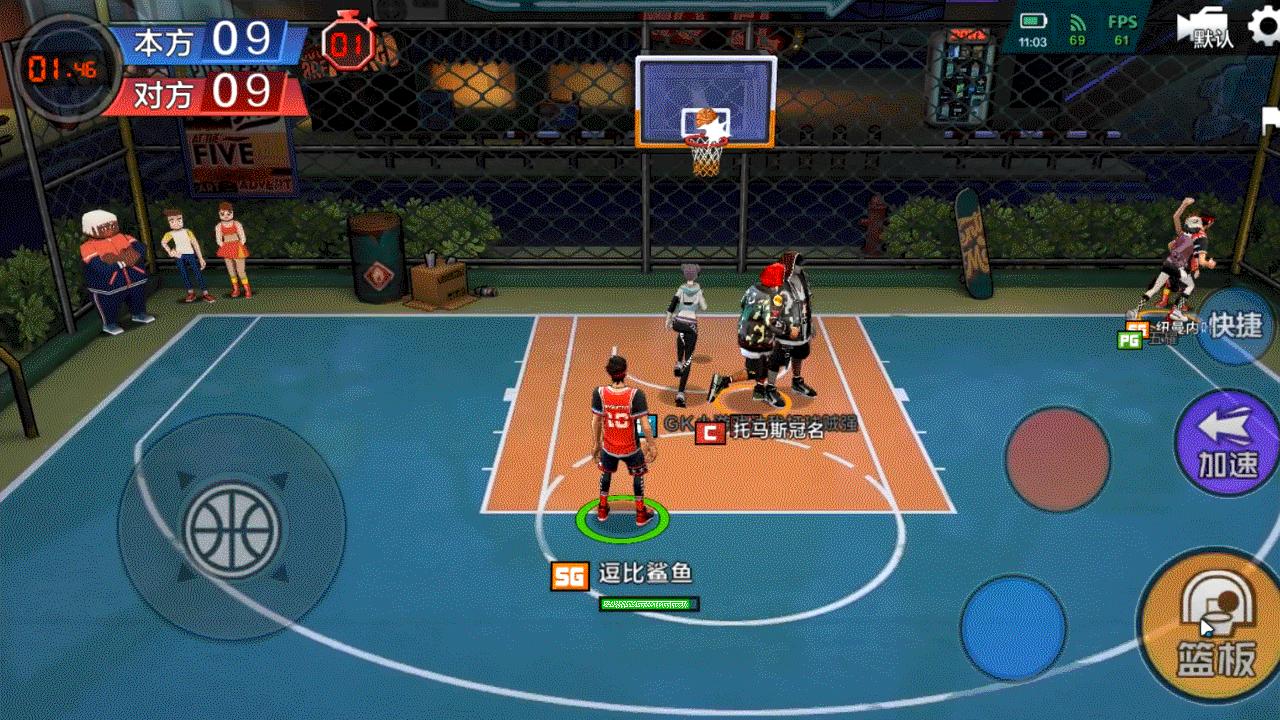The height and width of the screenshot is (720, 1280).
Task: Open the game settings gear icon
Action: coord(1262,26)
